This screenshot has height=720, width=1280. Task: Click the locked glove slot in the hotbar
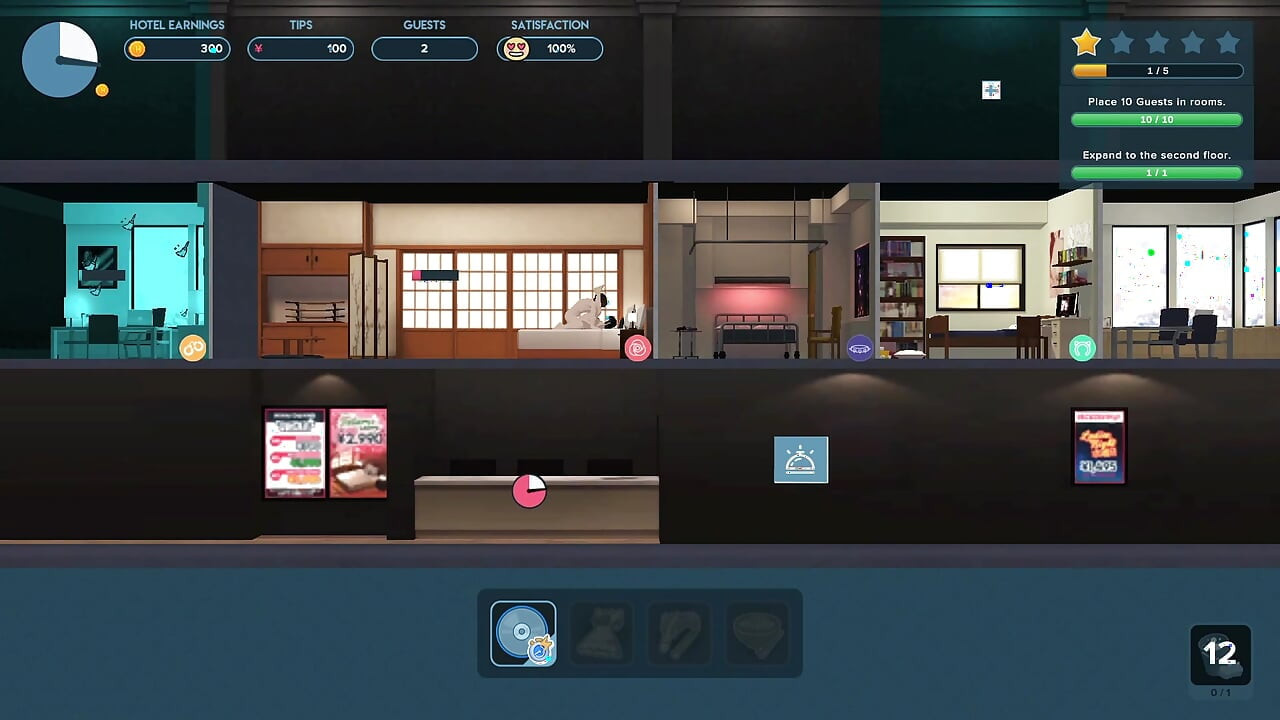679,633
